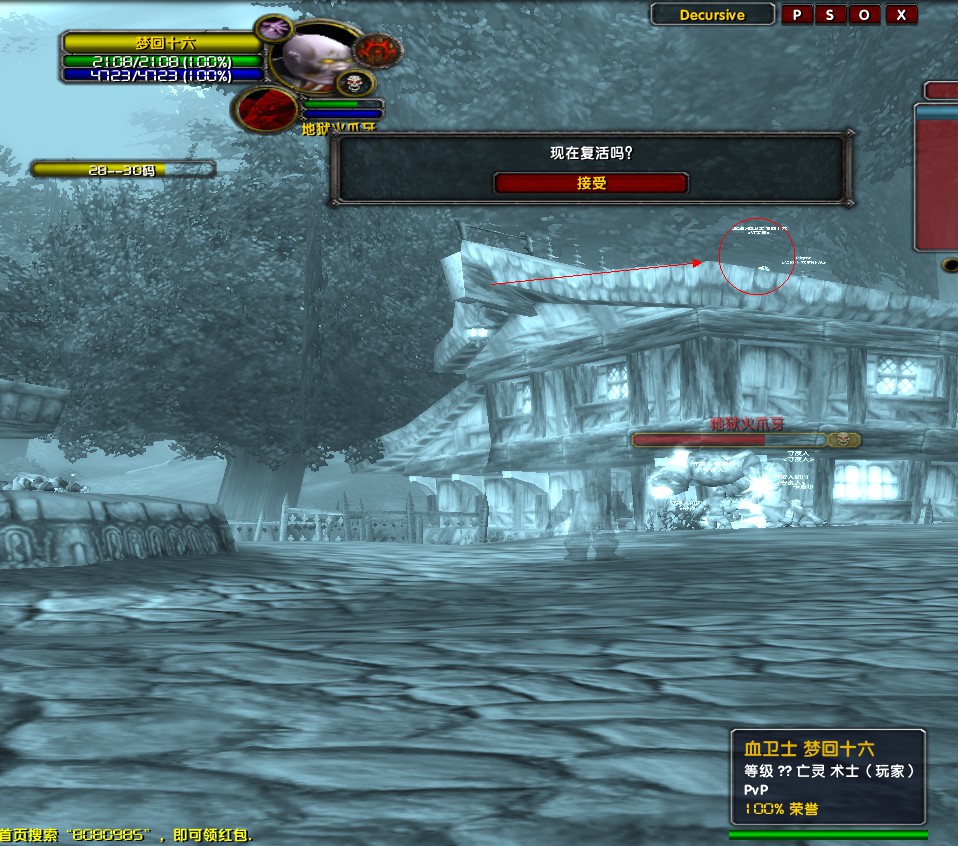This screenshot has height=846, width=958.
Task: Click the 28--30码 range bar
Action: (x=123, y=170)
